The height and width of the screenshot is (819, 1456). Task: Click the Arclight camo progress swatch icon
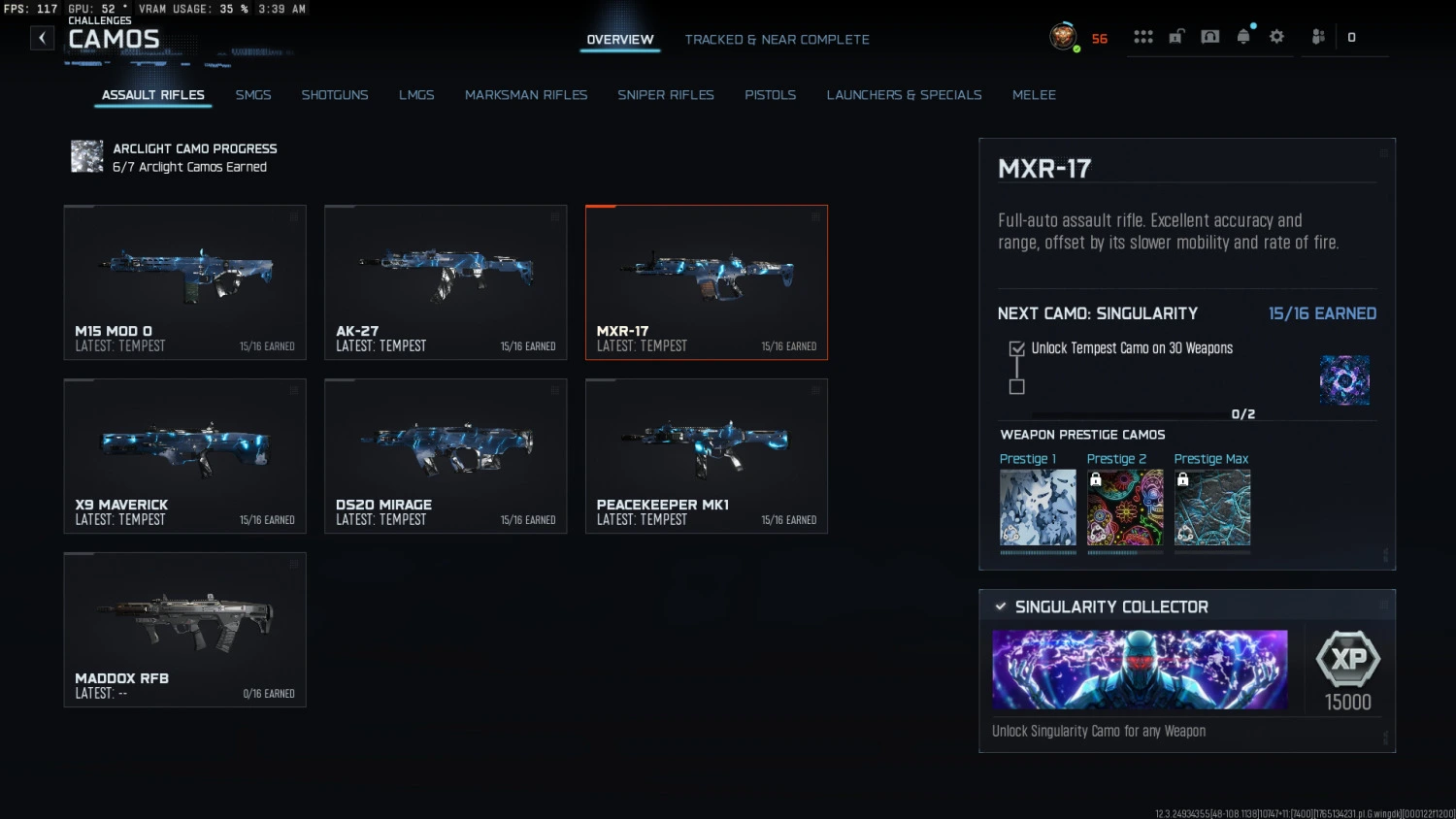[86, 156]
